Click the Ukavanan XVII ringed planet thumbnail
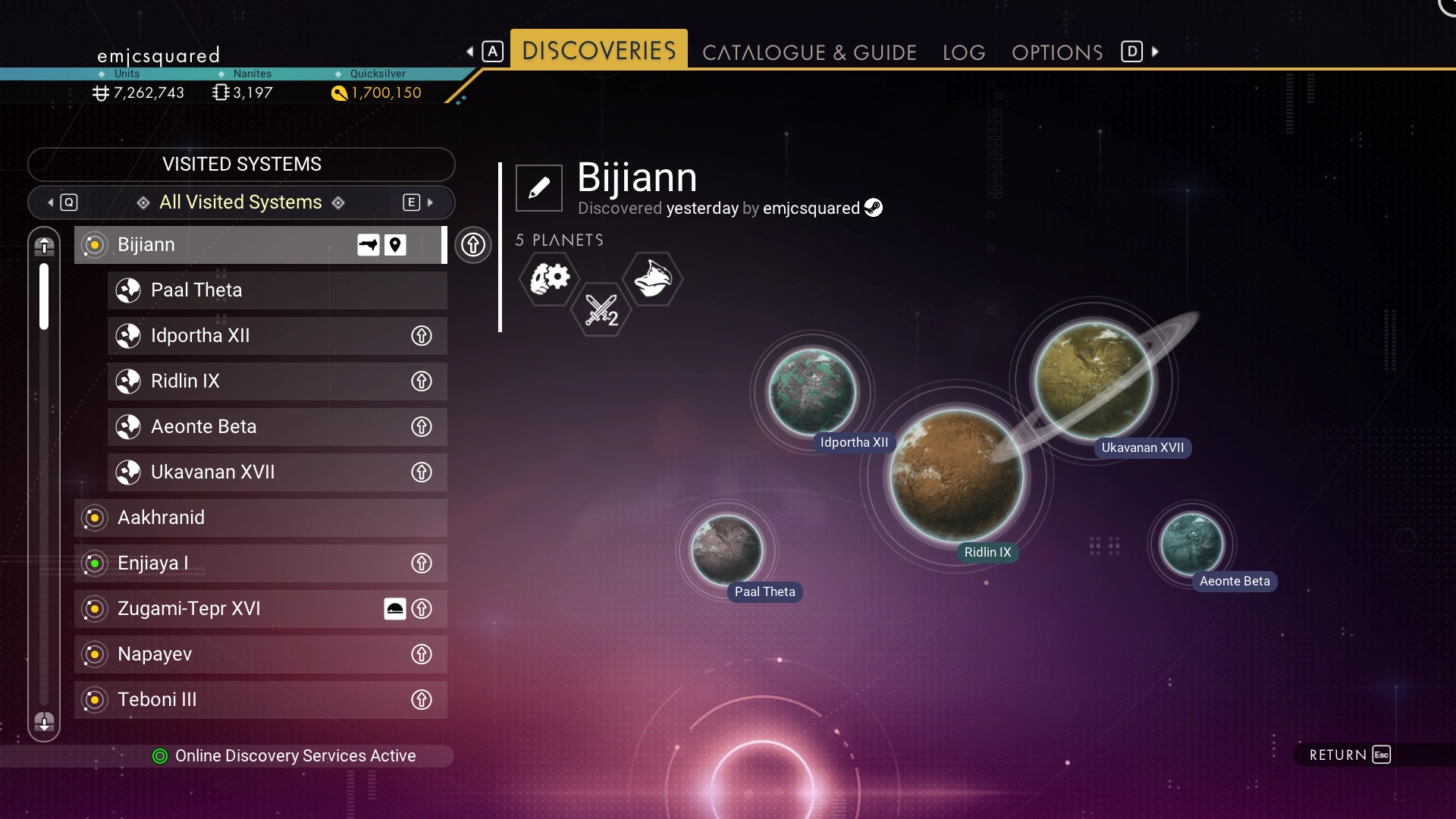Image resolution: width=1456 pixels, height=819 pixels. click(1094, 381)
